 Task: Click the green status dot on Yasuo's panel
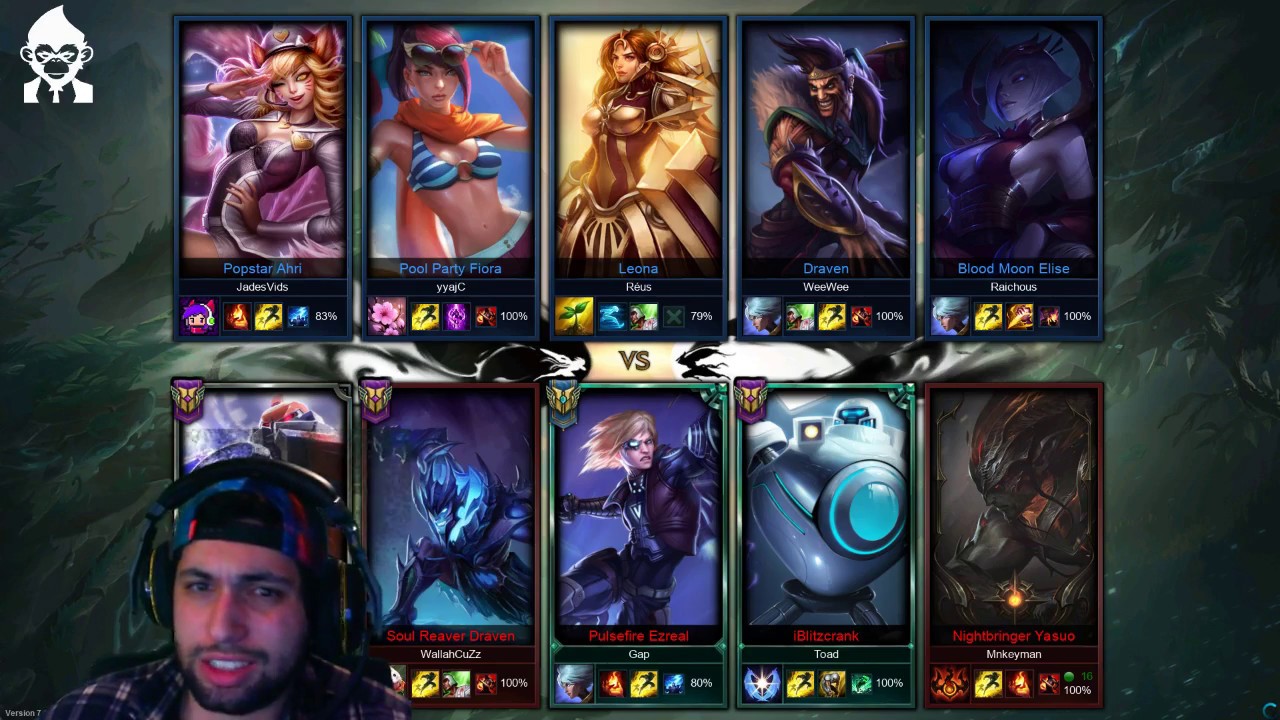pyautogui.click(x=1070, y=677)
